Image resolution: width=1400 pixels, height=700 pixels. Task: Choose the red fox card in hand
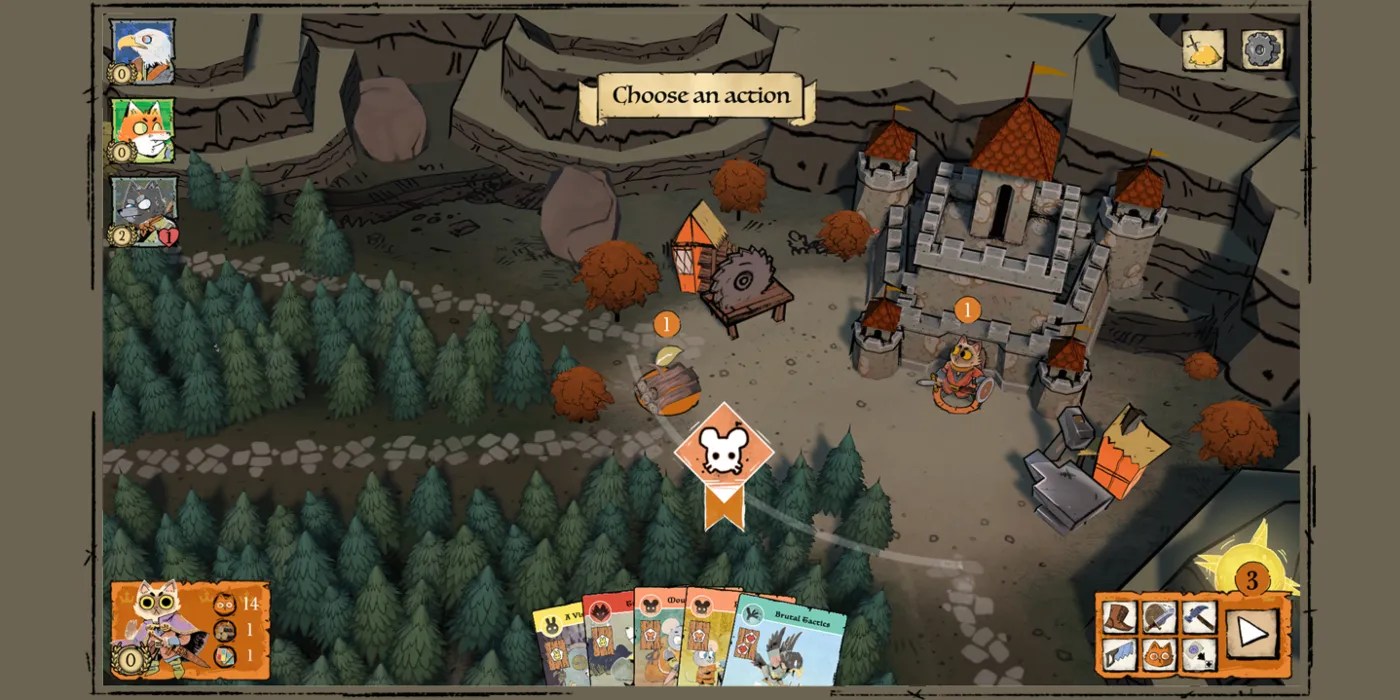(606, 640)
